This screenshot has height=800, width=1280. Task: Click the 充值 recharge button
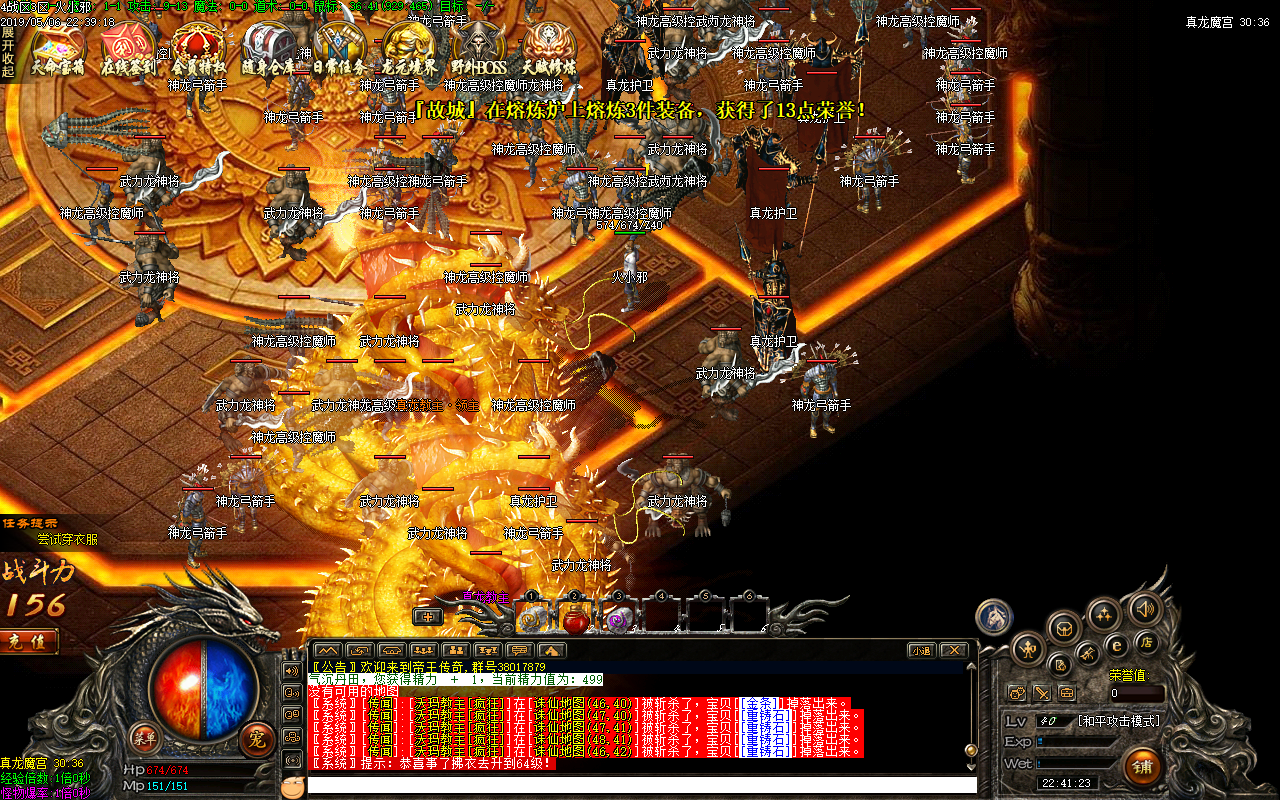[x=28, y=641]
